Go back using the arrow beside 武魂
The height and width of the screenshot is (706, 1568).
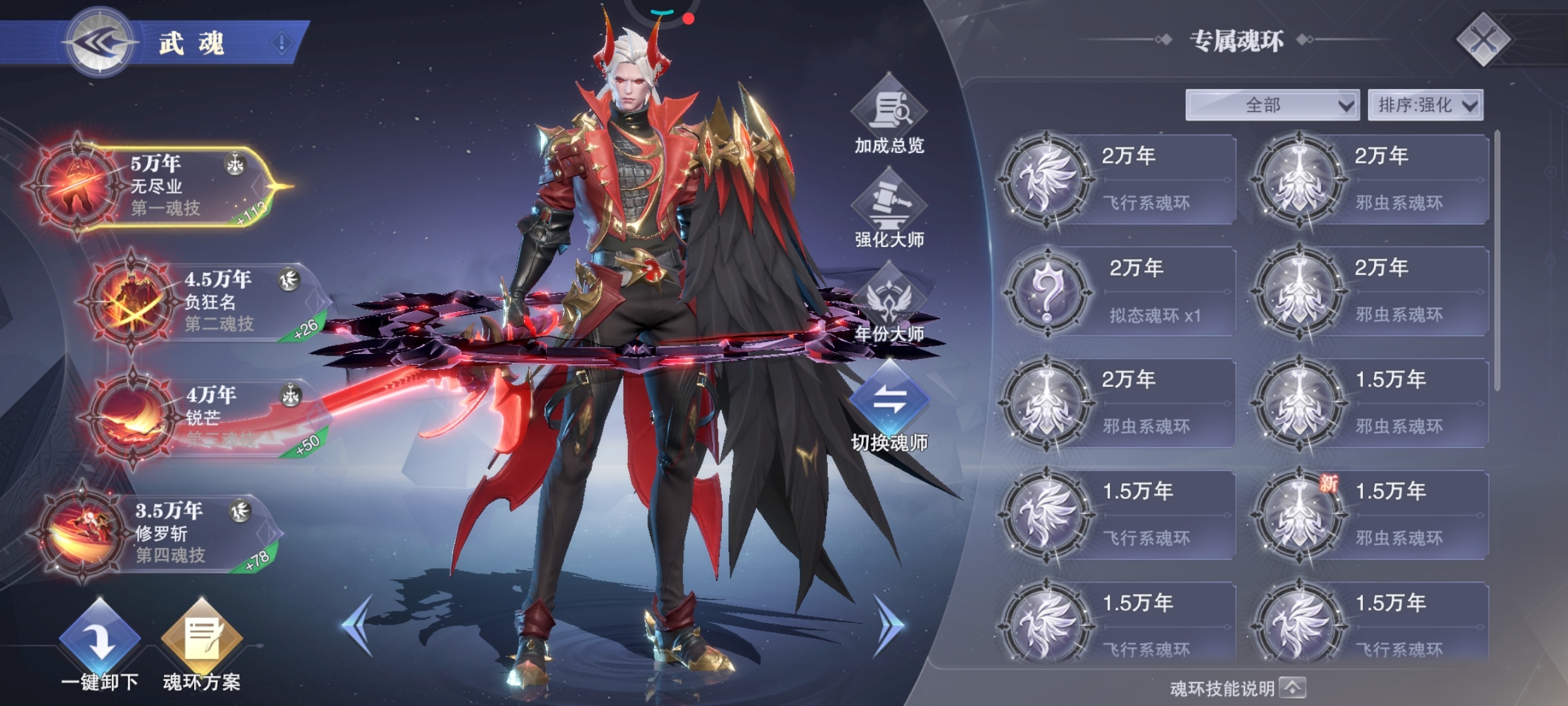[x=101, y=43]
